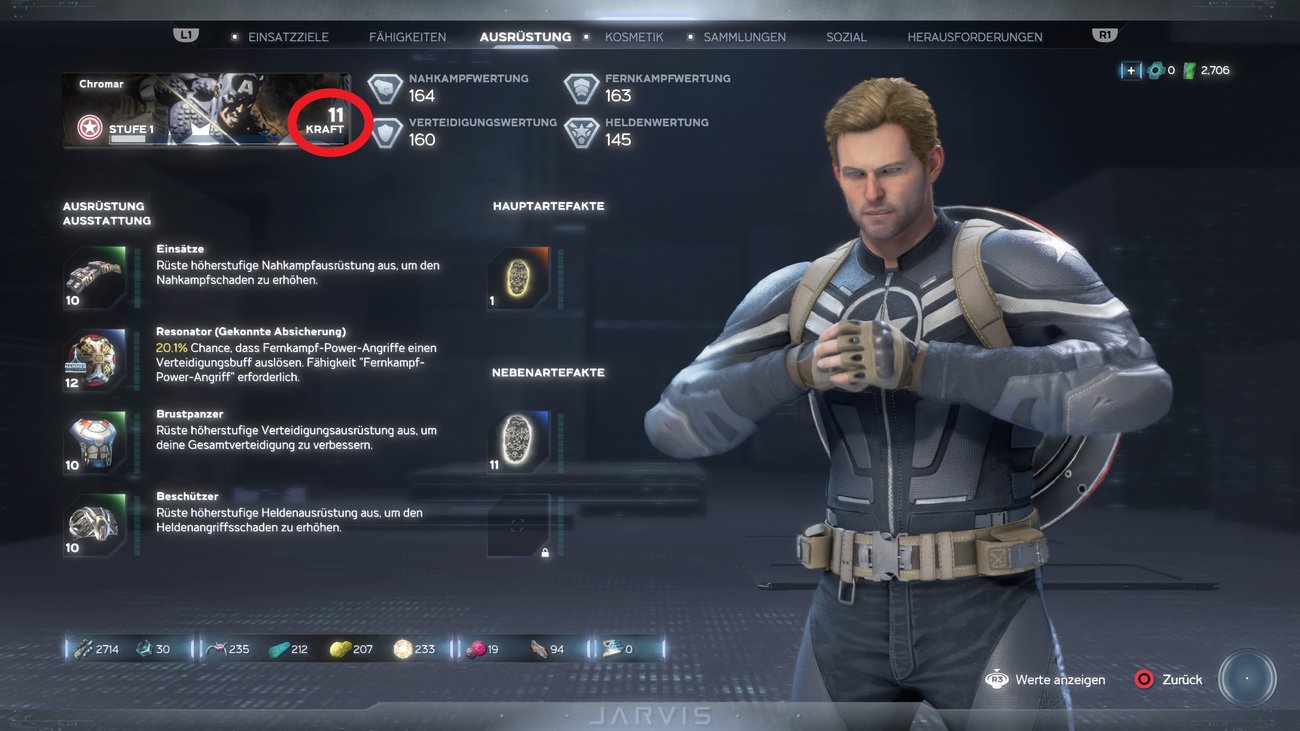Screen dimensions: 1300x731
Task: Click the Heldenwertung stat icon
Action: 581,131
